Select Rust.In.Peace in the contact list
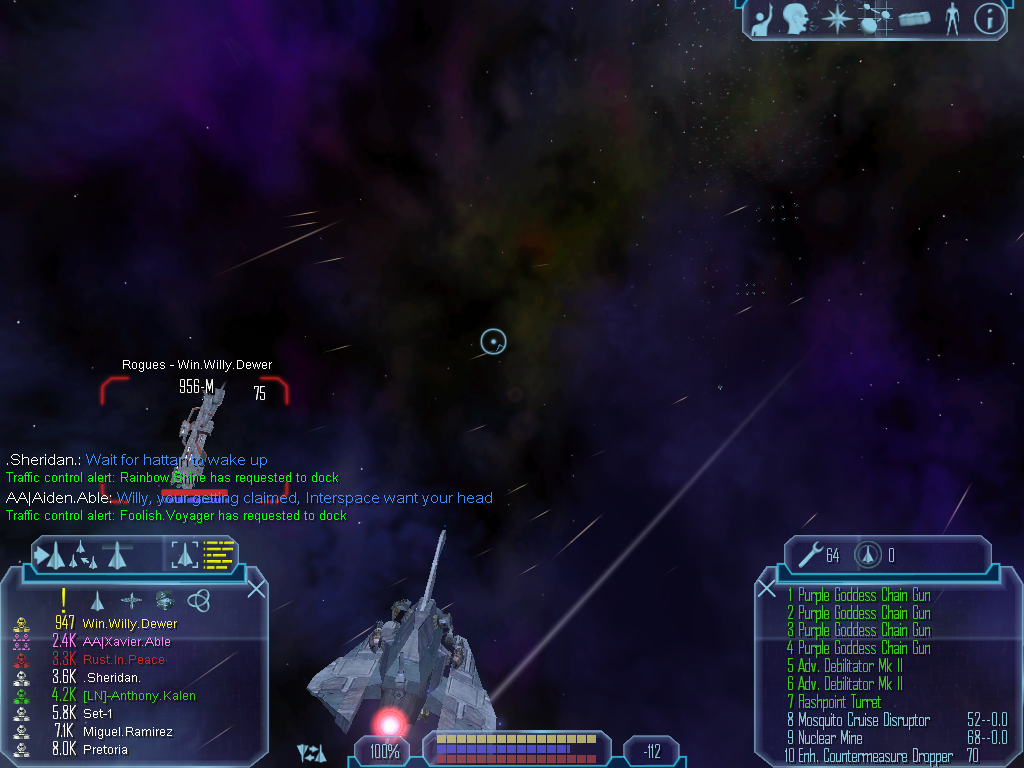Image resolution: width=1024 pixels, height=768 pixels. pos(124,660)
